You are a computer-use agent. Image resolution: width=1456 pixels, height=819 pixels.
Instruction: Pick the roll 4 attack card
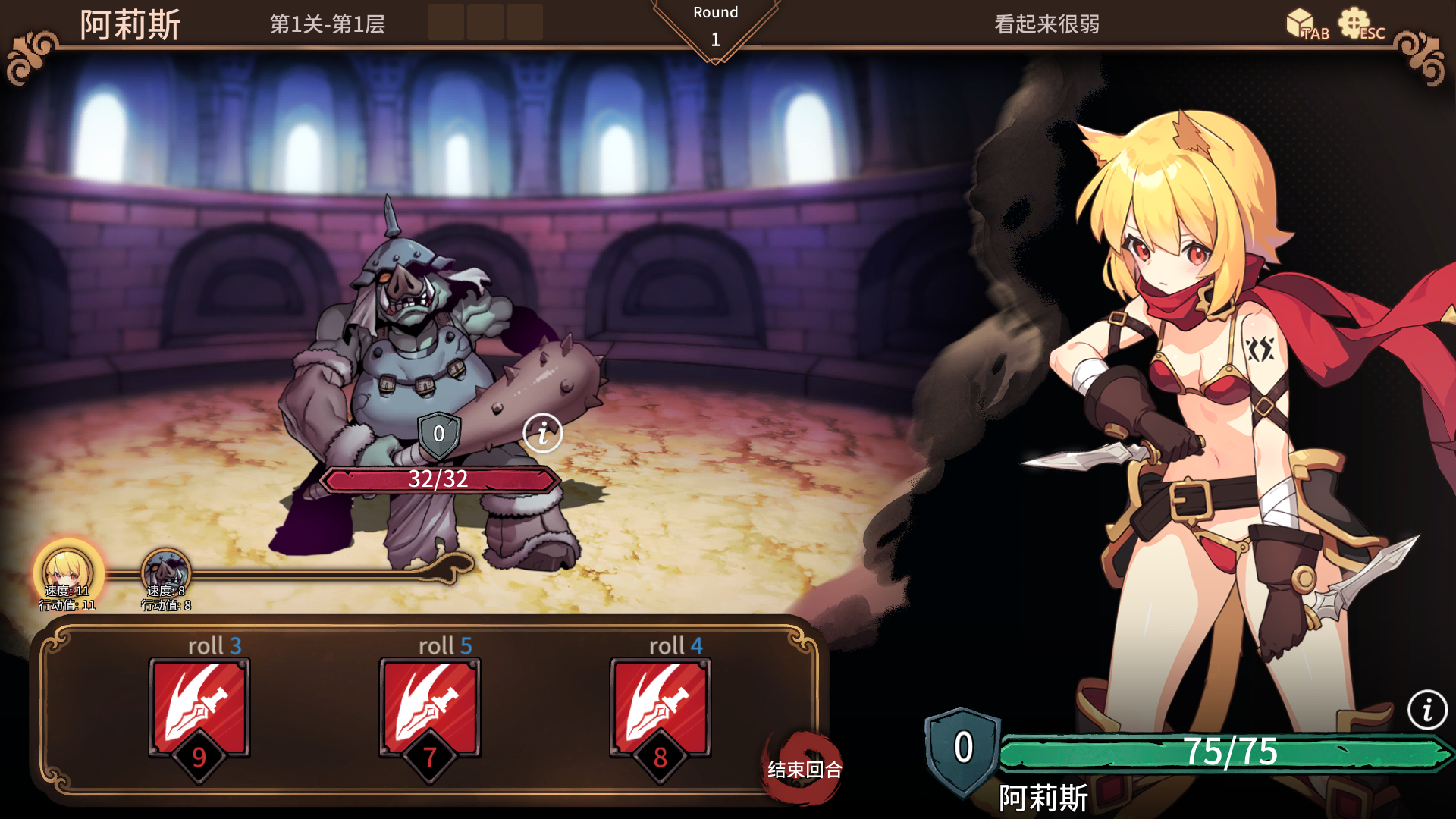(x=661, y=708)
